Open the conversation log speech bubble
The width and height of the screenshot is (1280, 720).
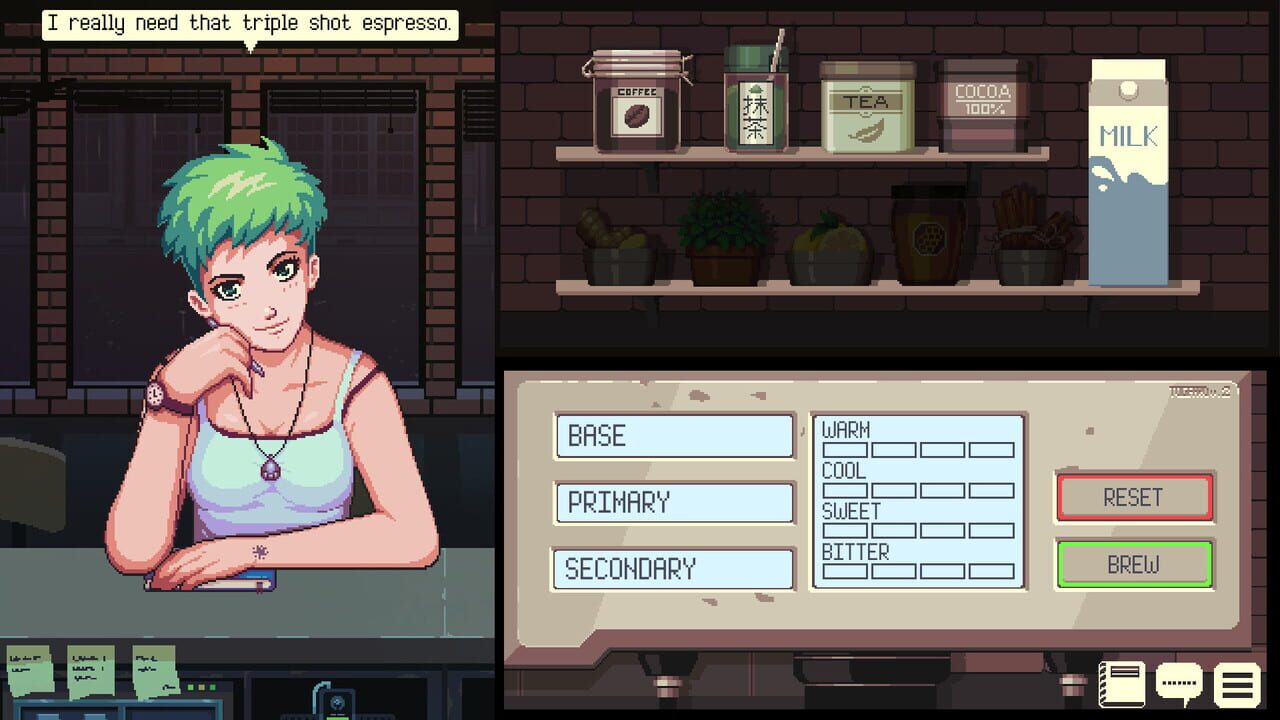[x=1178, y=682]
